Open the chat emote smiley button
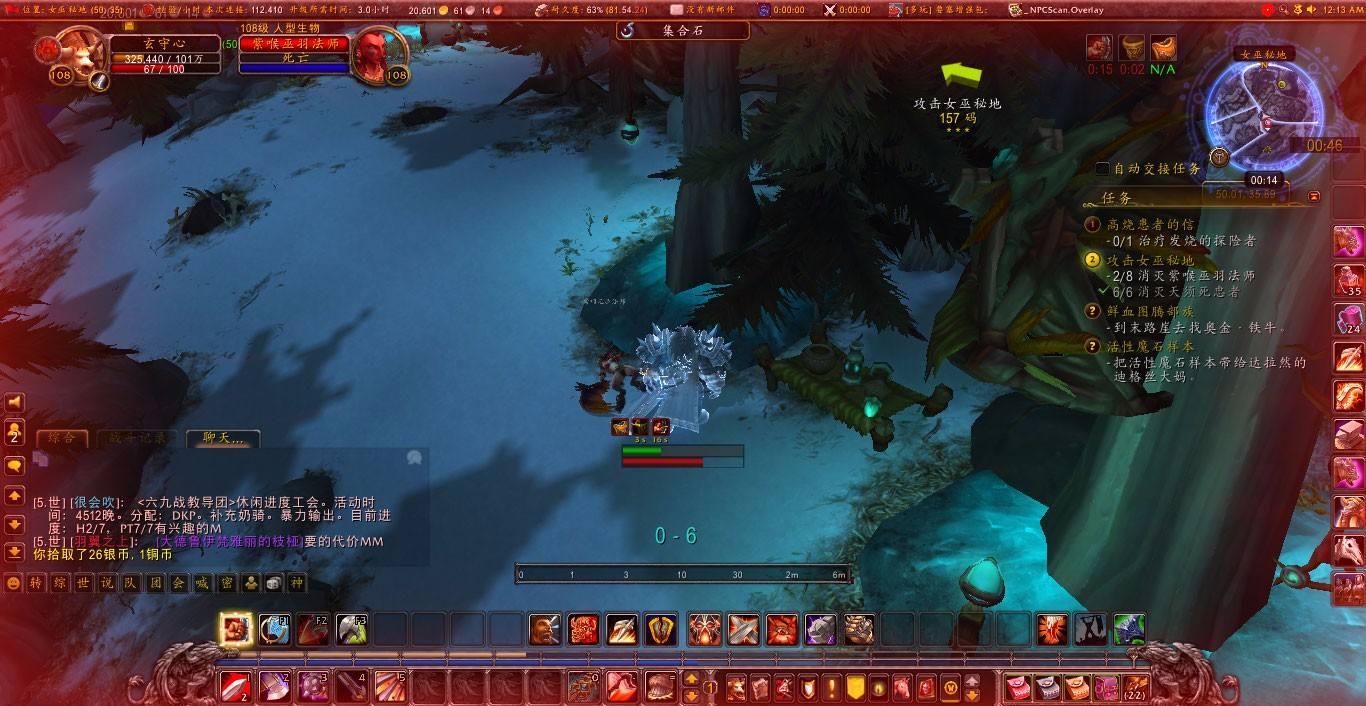1366x706 pixels. [13, 583]
